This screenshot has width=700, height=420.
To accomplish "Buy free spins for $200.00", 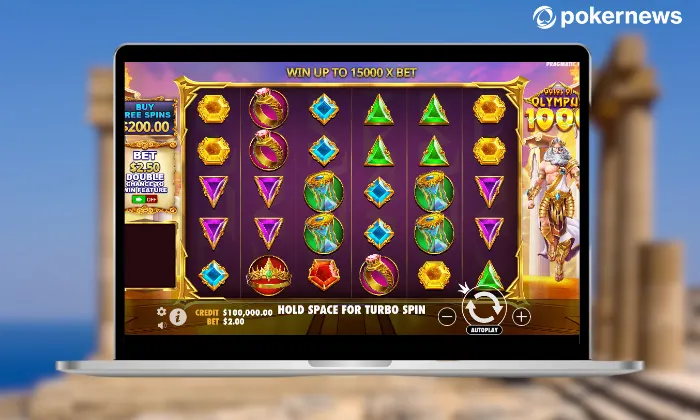I will coord(148,119).
